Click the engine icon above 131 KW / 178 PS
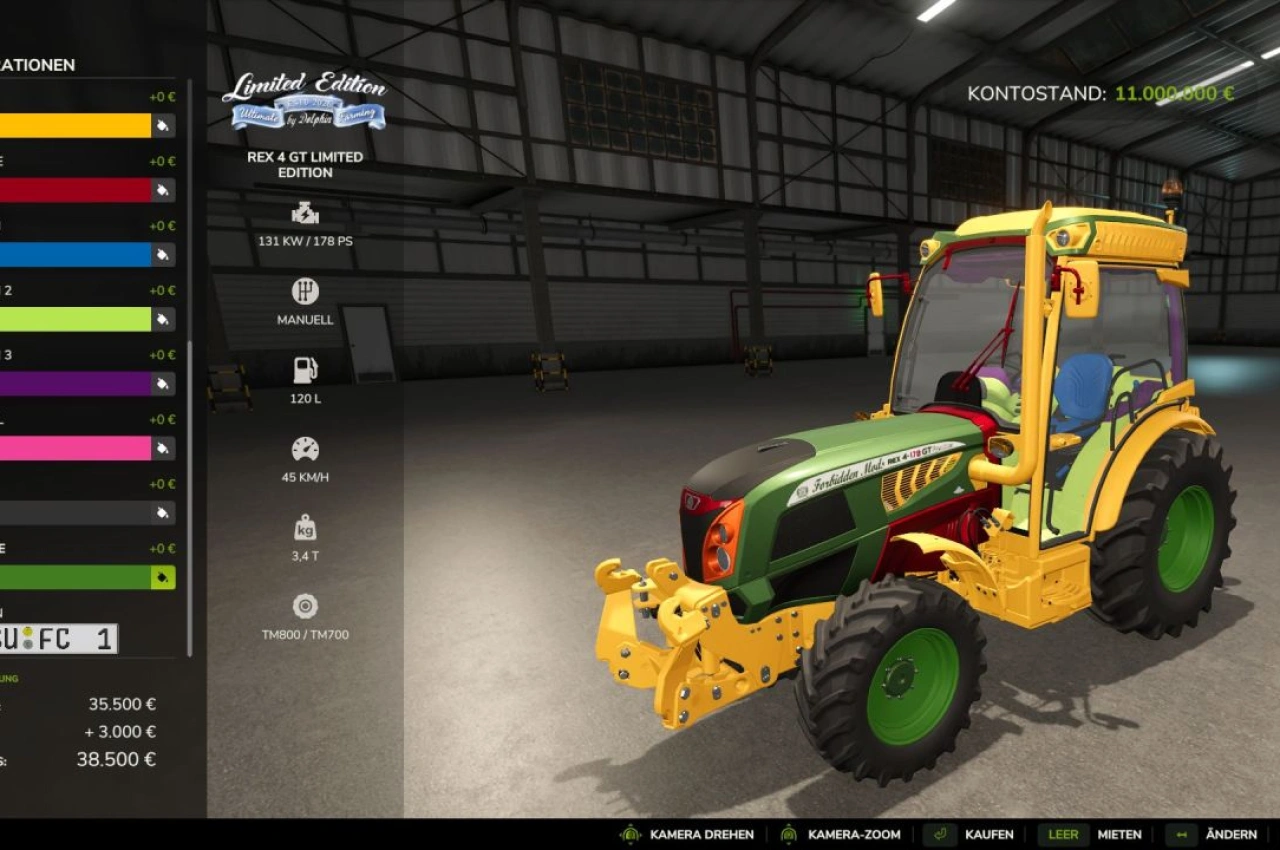 tap(304, 212)
